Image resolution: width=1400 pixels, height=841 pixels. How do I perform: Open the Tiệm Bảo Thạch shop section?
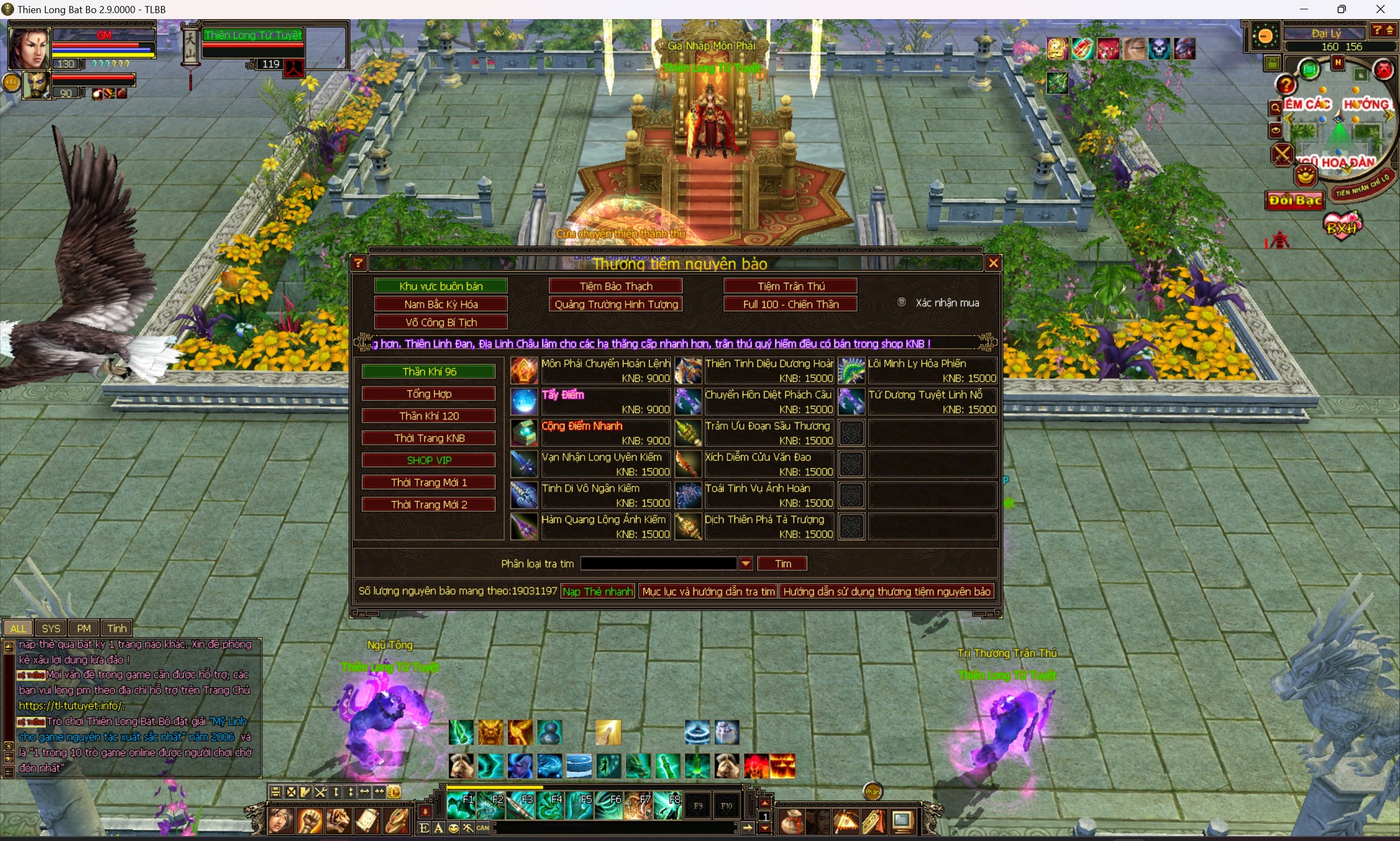616,286
